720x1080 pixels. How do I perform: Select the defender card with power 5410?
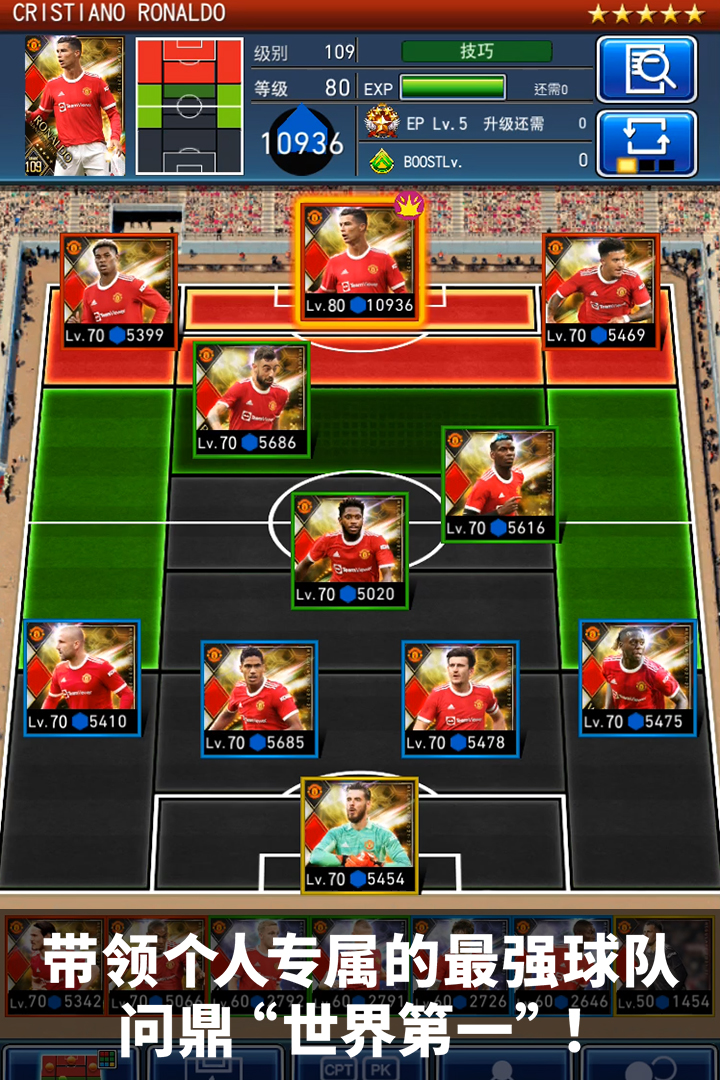[82, 678]
